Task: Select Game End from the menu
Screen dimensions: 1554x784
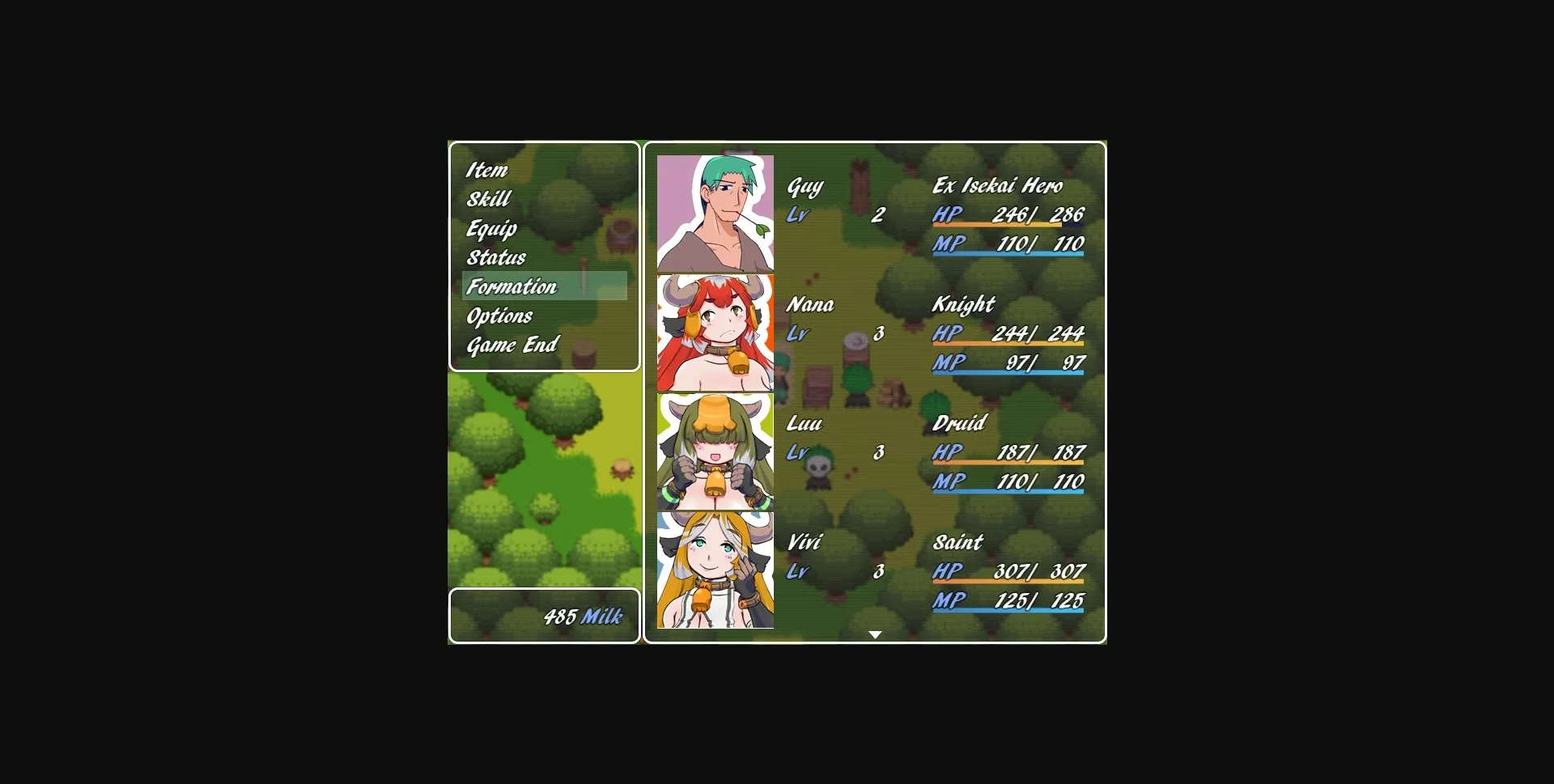Action: (511, 345)
